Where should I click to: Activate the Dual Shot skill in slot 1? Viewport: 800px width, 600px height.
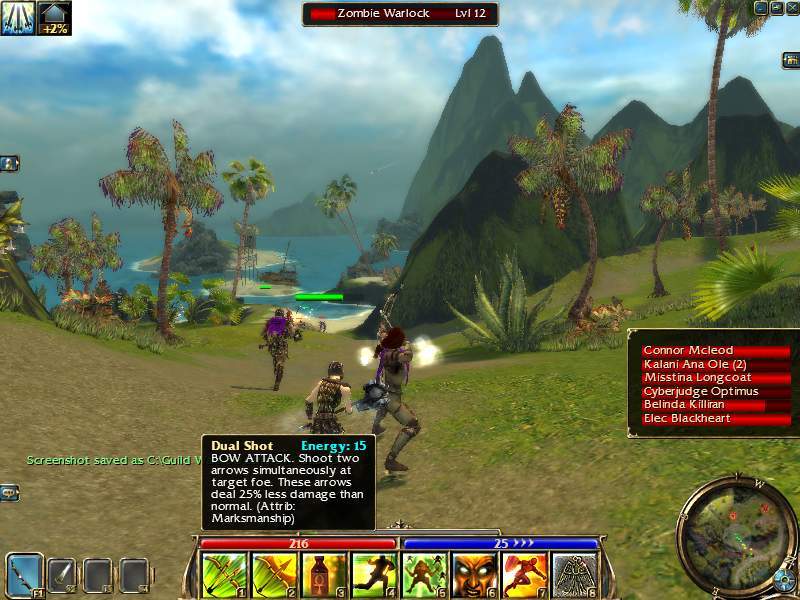pos(224,575)
